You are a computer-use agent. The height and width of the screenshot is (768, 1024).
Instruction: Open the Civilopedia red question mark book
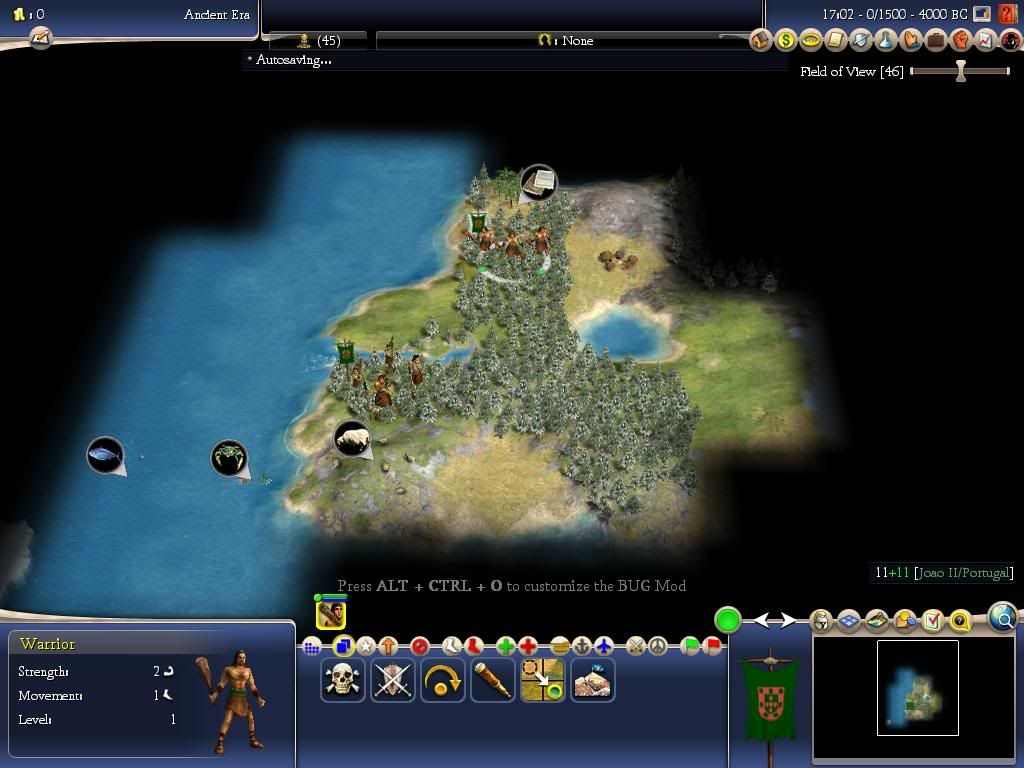[1008, 15]
